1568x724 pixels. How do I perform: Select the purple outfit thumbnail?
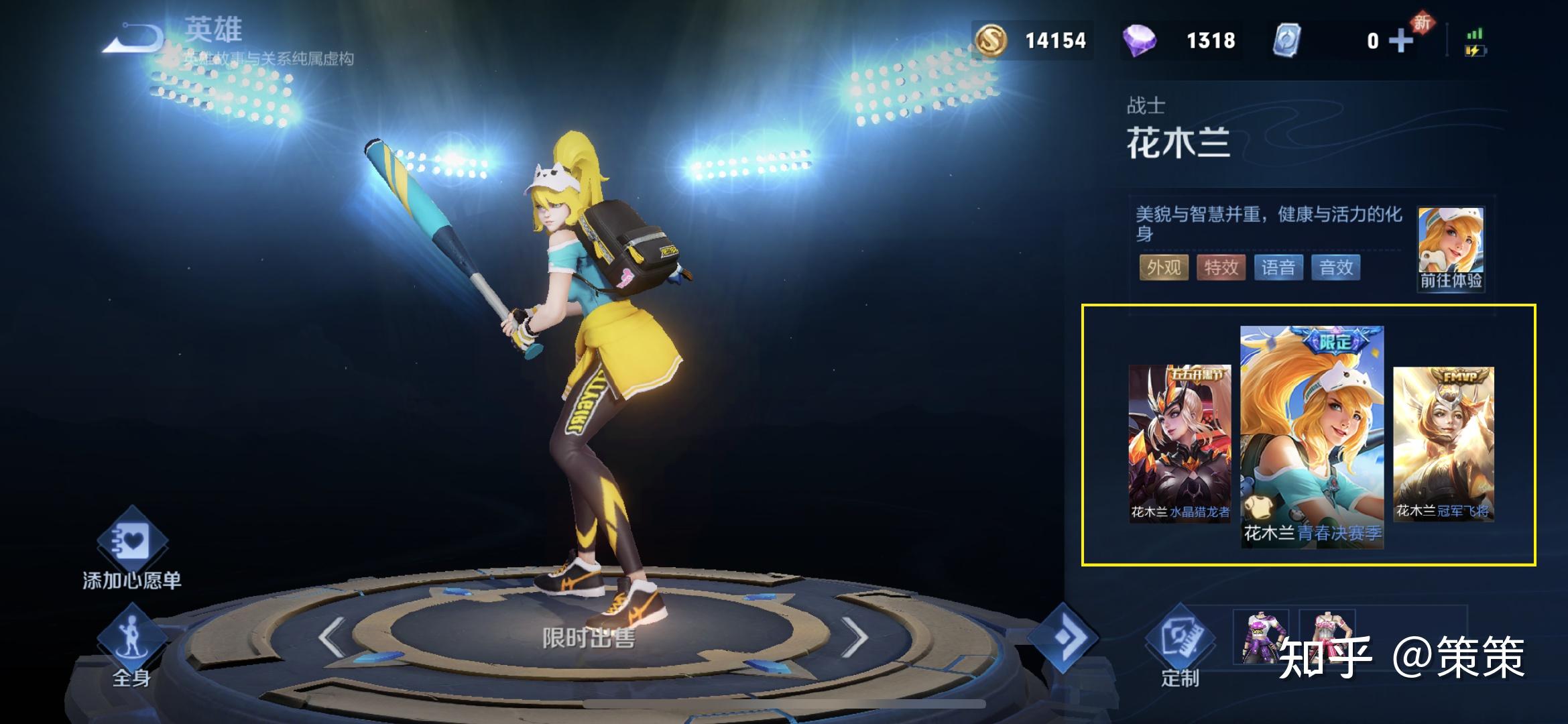point(1260,637)
